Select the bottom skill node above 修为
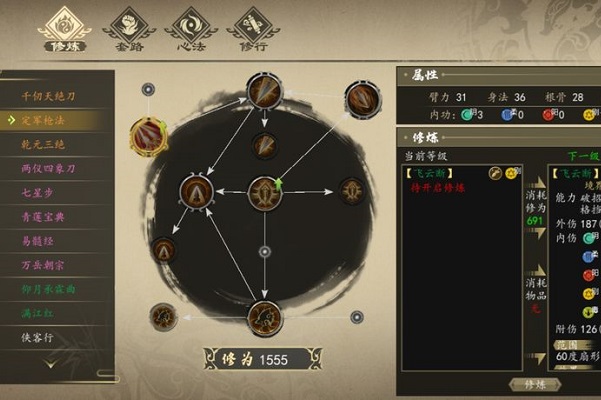 tap(264, 318)
